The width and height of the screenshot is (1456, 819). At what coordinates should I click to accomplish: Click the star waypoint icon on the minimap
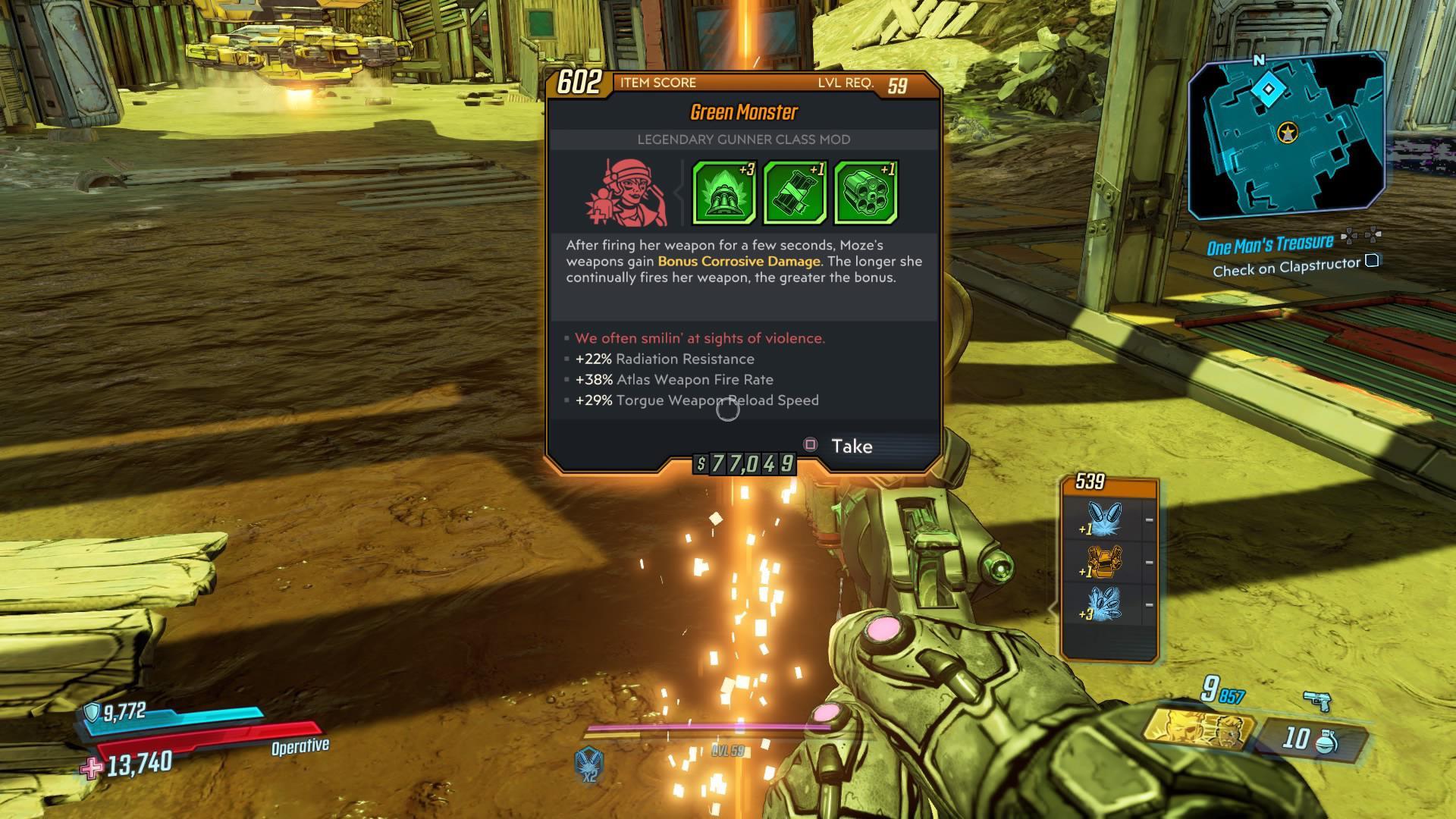(x=1288, y=132)
